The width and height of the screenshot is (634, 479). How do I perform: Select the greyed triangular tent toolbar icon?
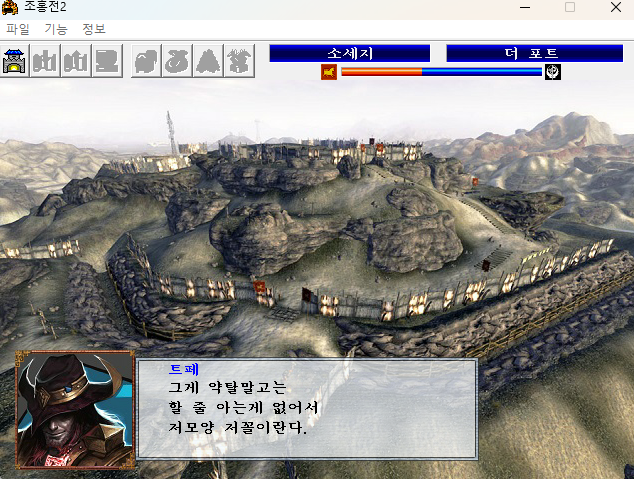coord(208,61)
